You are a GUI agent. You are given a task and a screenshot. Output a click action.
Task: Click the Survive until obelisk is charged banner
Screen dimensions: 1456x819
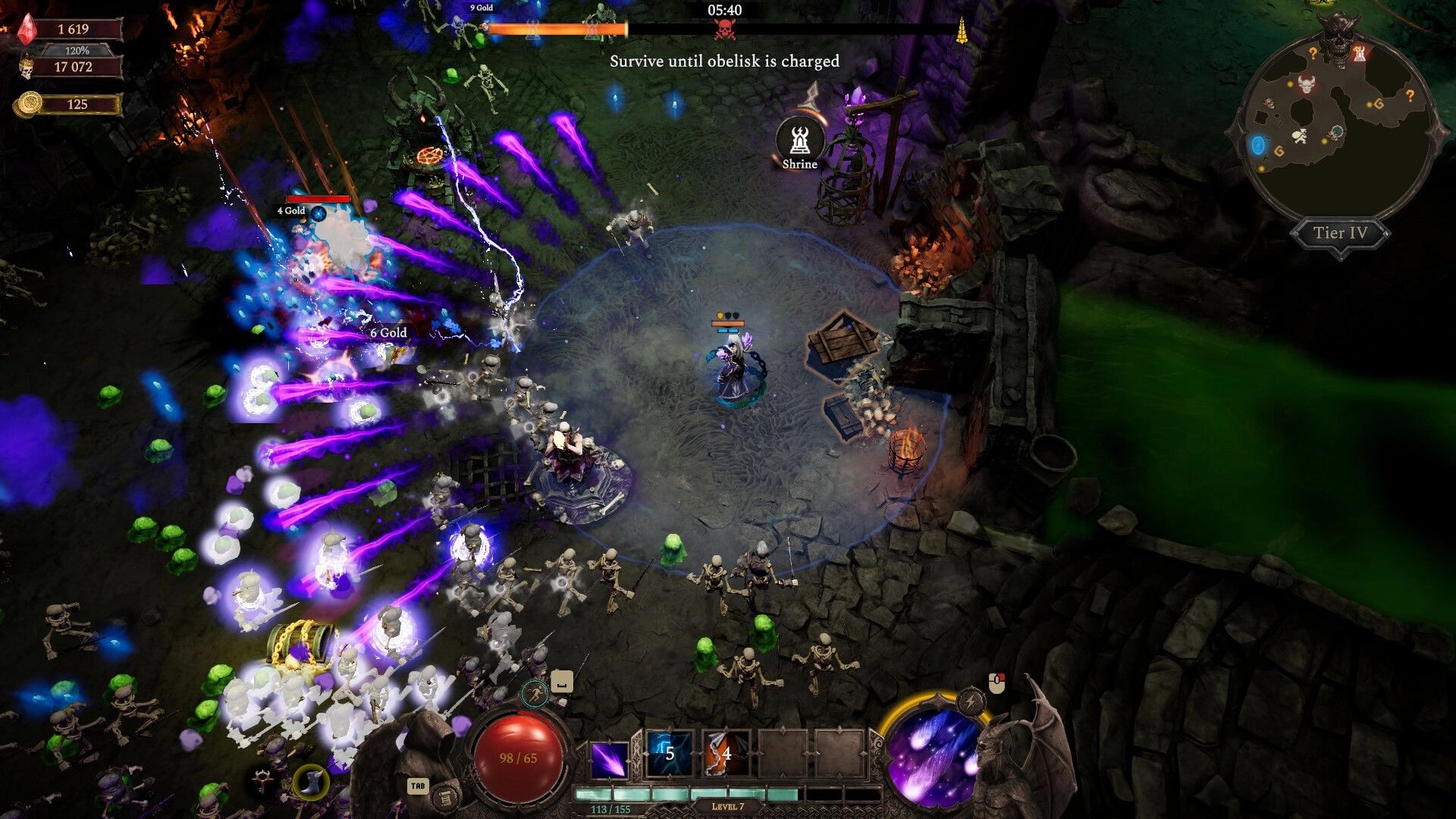point(723,62)
